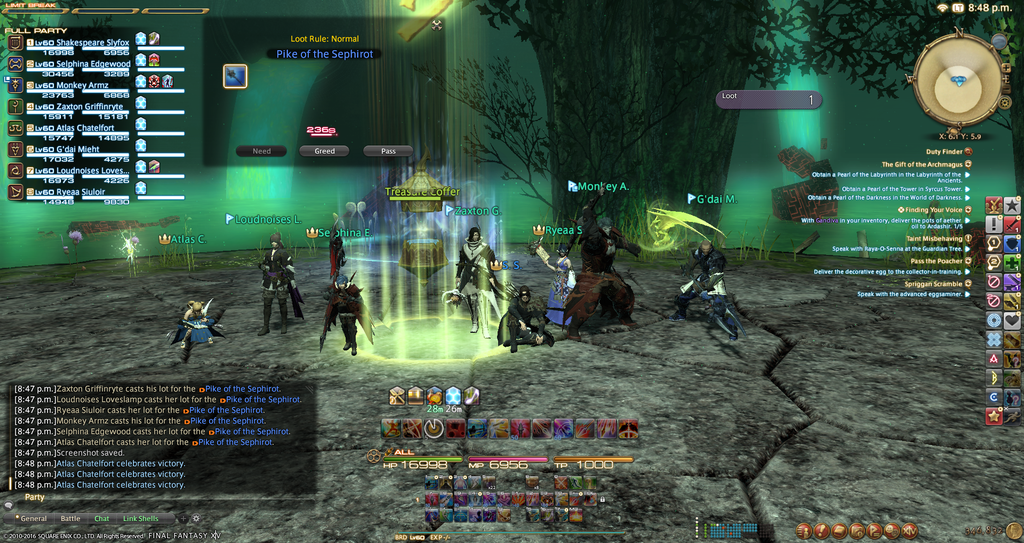Screen dimensions: 1024x543
Task: Open the Link Shells chat tab
Action: point(141,518)
